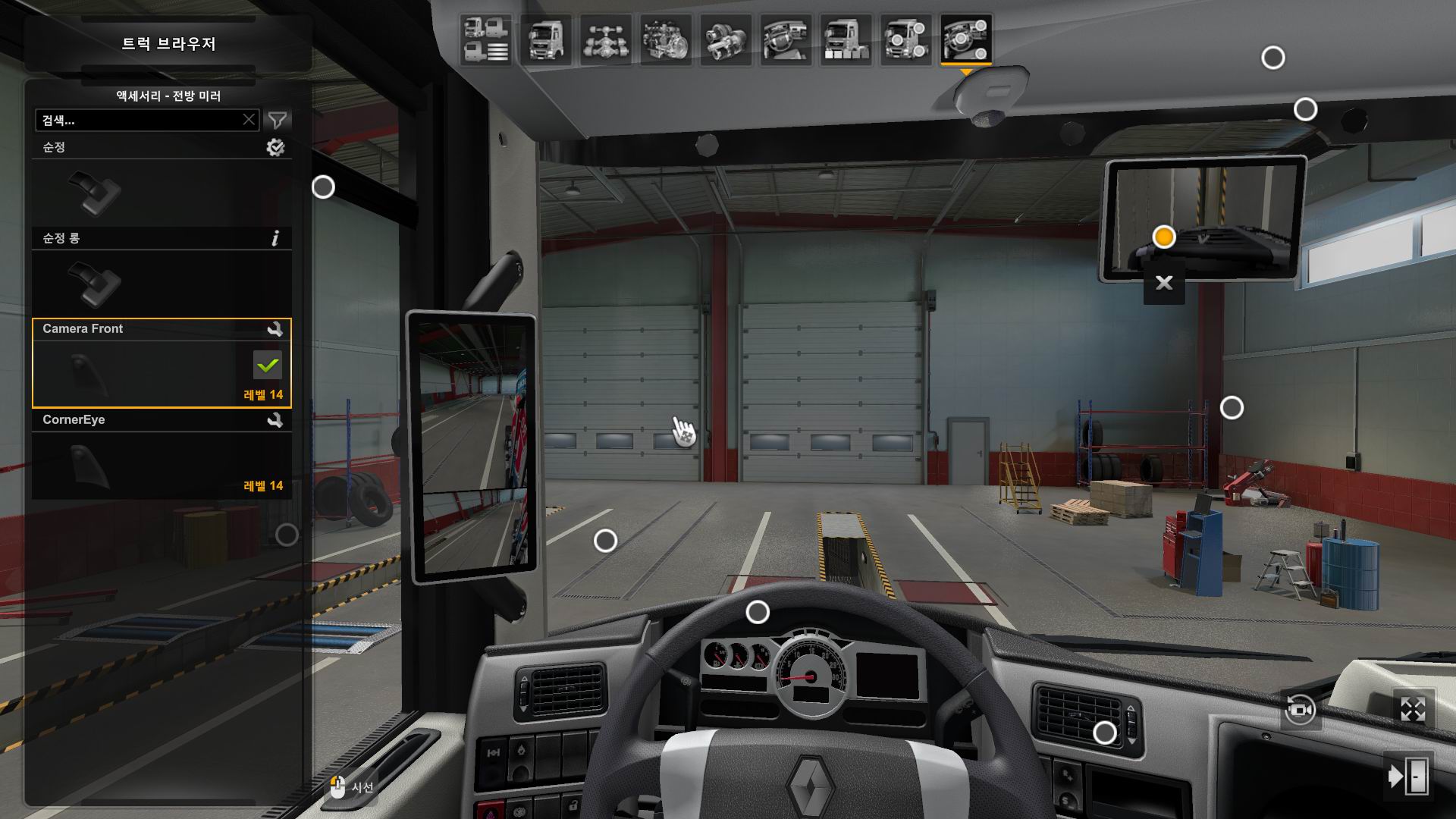Select the chassis axles tab

606,39
